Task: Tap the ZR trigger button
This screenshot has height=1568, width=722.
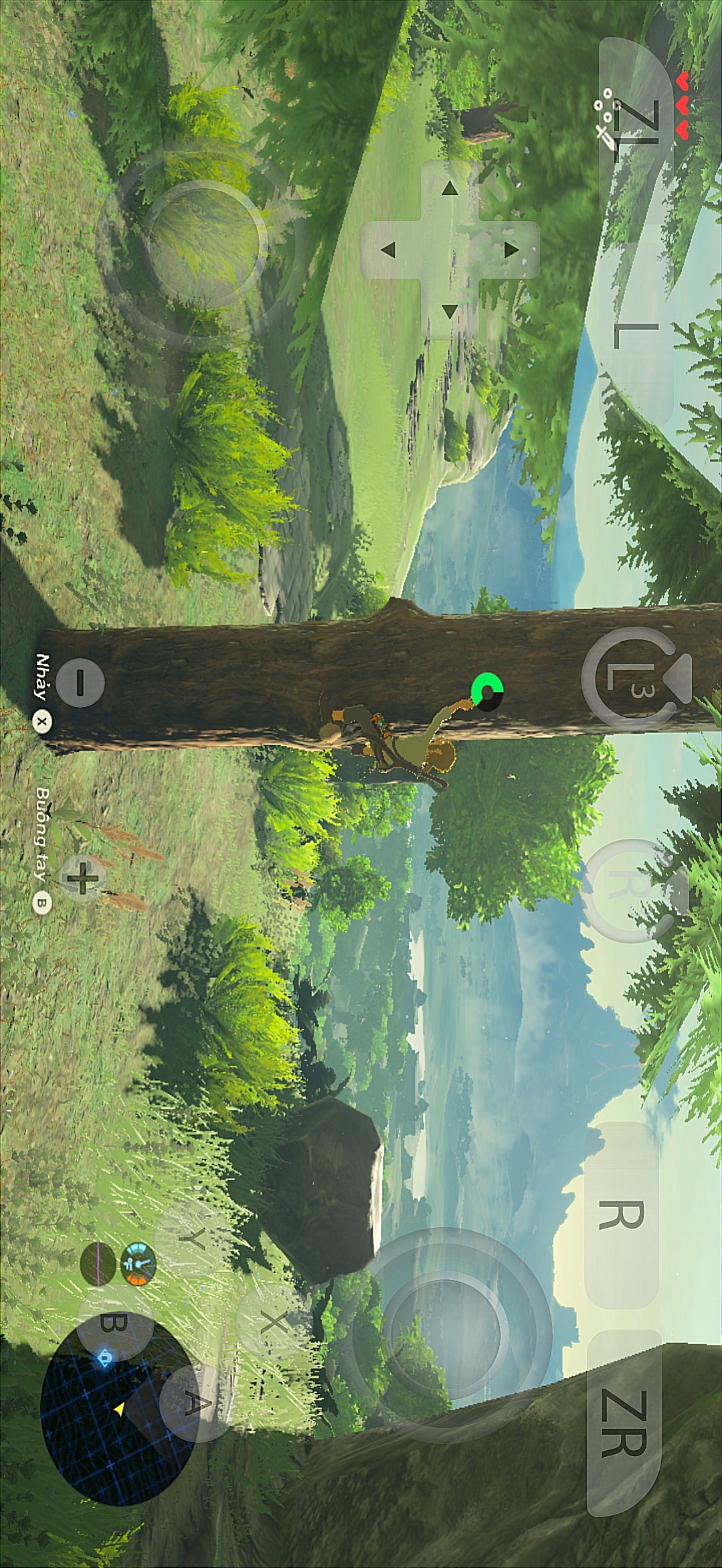Action: [x=624, y=1422]
